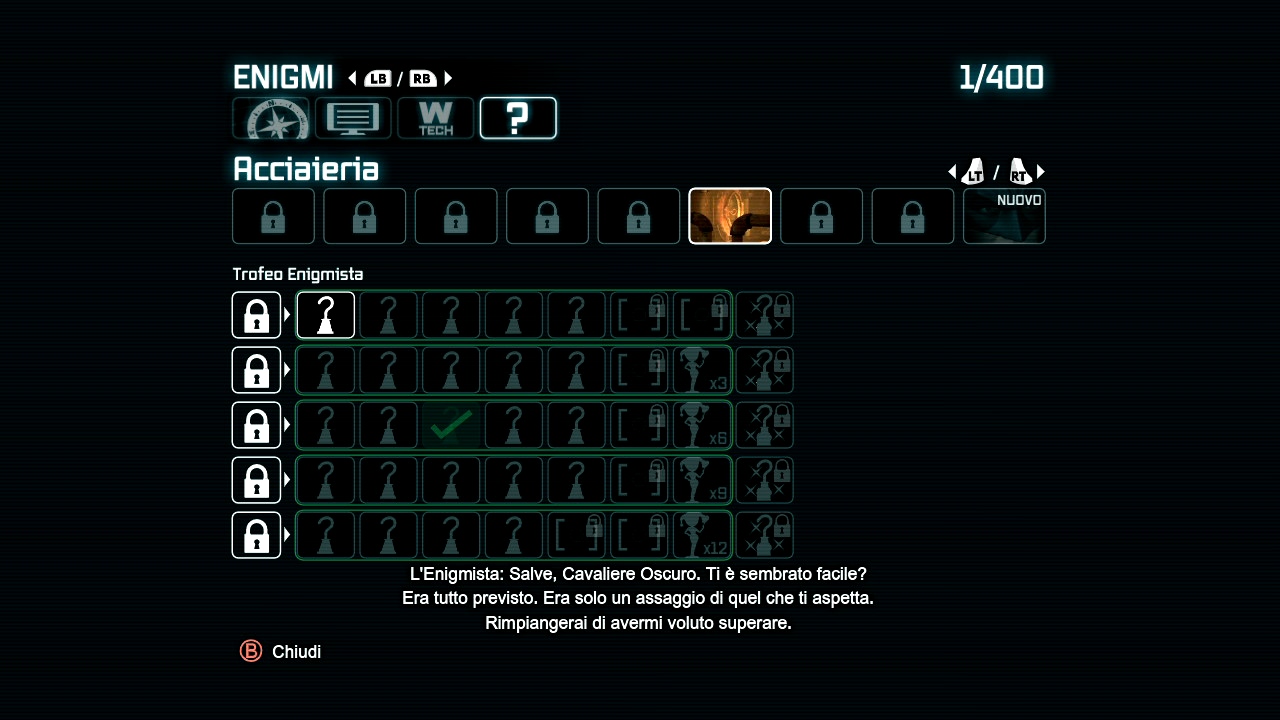Image resolution: width=1280 pixels, height=720 pixels.
Task: Choose the x6 Riddler challenge slot
Action: [703, 425]
